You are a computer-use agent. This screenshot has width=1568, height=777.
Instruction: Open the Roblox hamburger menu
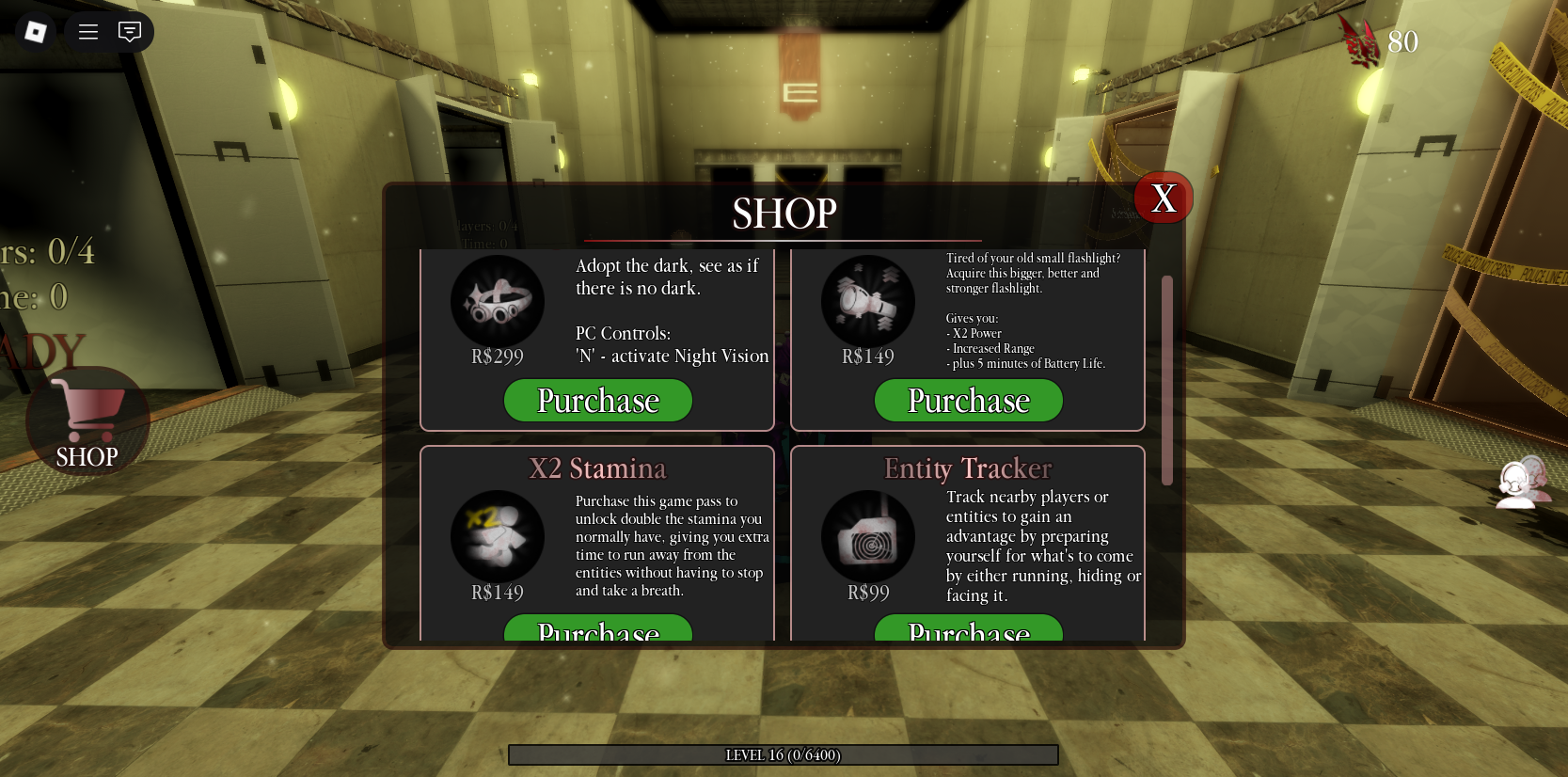pyautogui.click(x=87, y=31)
